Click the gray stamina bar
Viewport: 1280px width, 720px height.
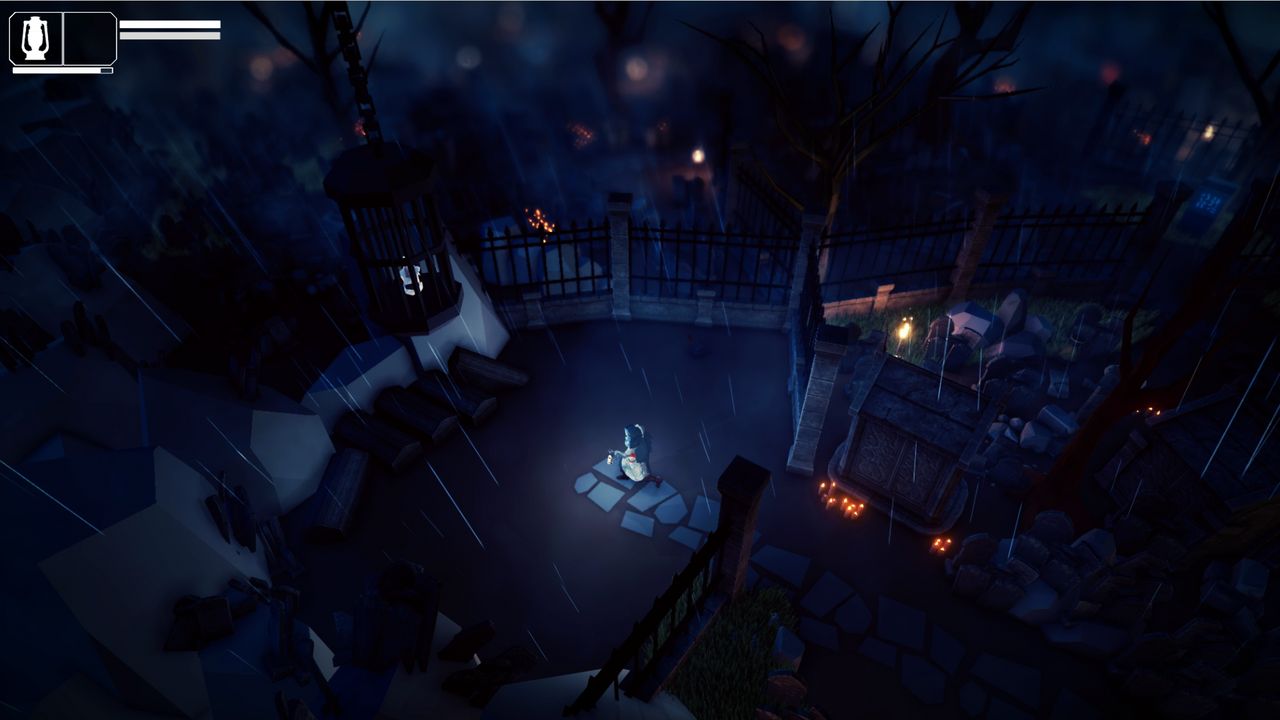[x=170, y=35]
